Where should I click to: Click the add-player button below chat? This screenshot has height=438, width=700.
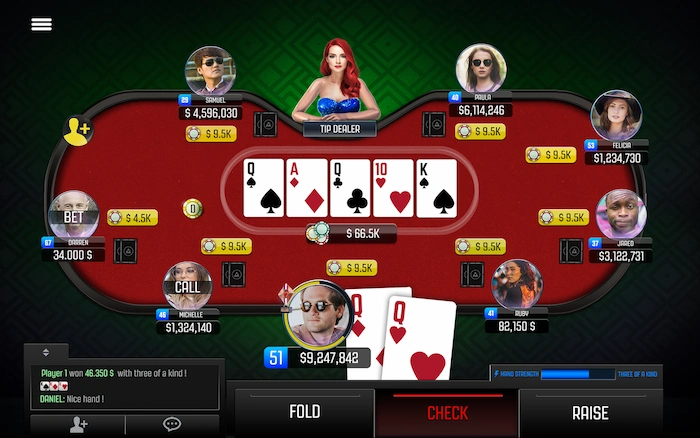point(78,425)
